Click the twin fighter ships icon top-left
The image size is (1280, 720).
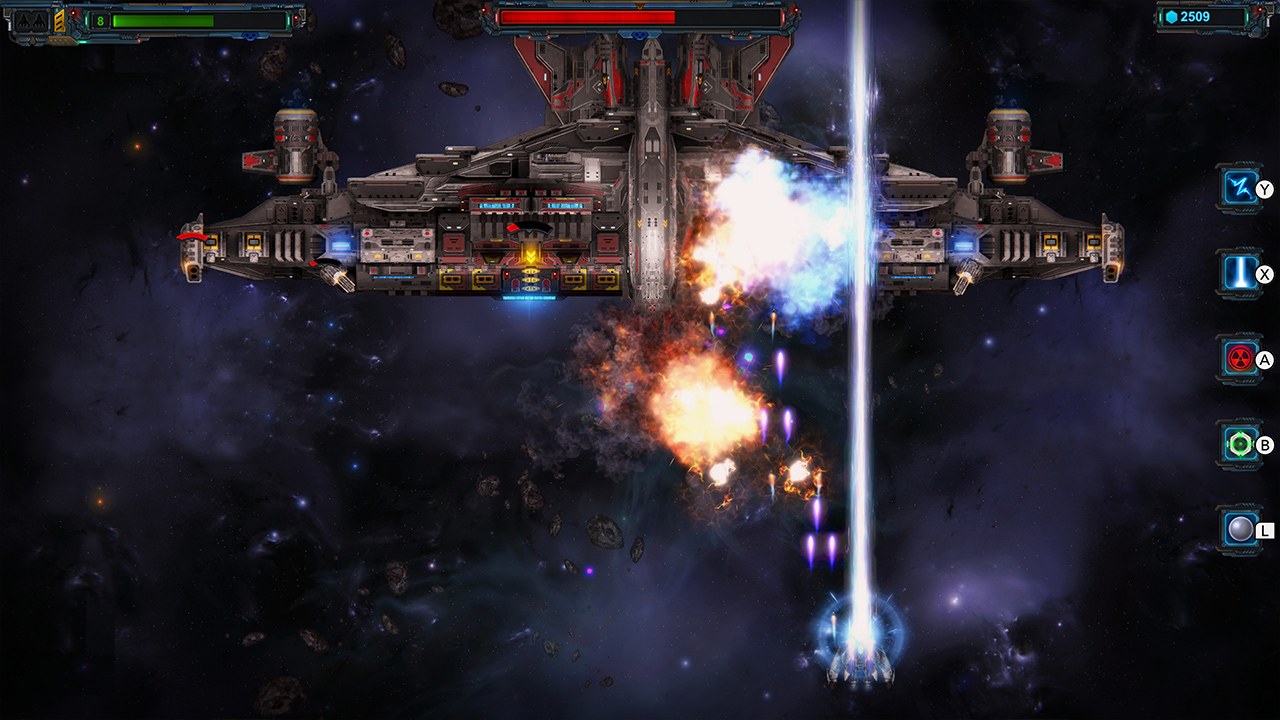[x=30, y=22]
